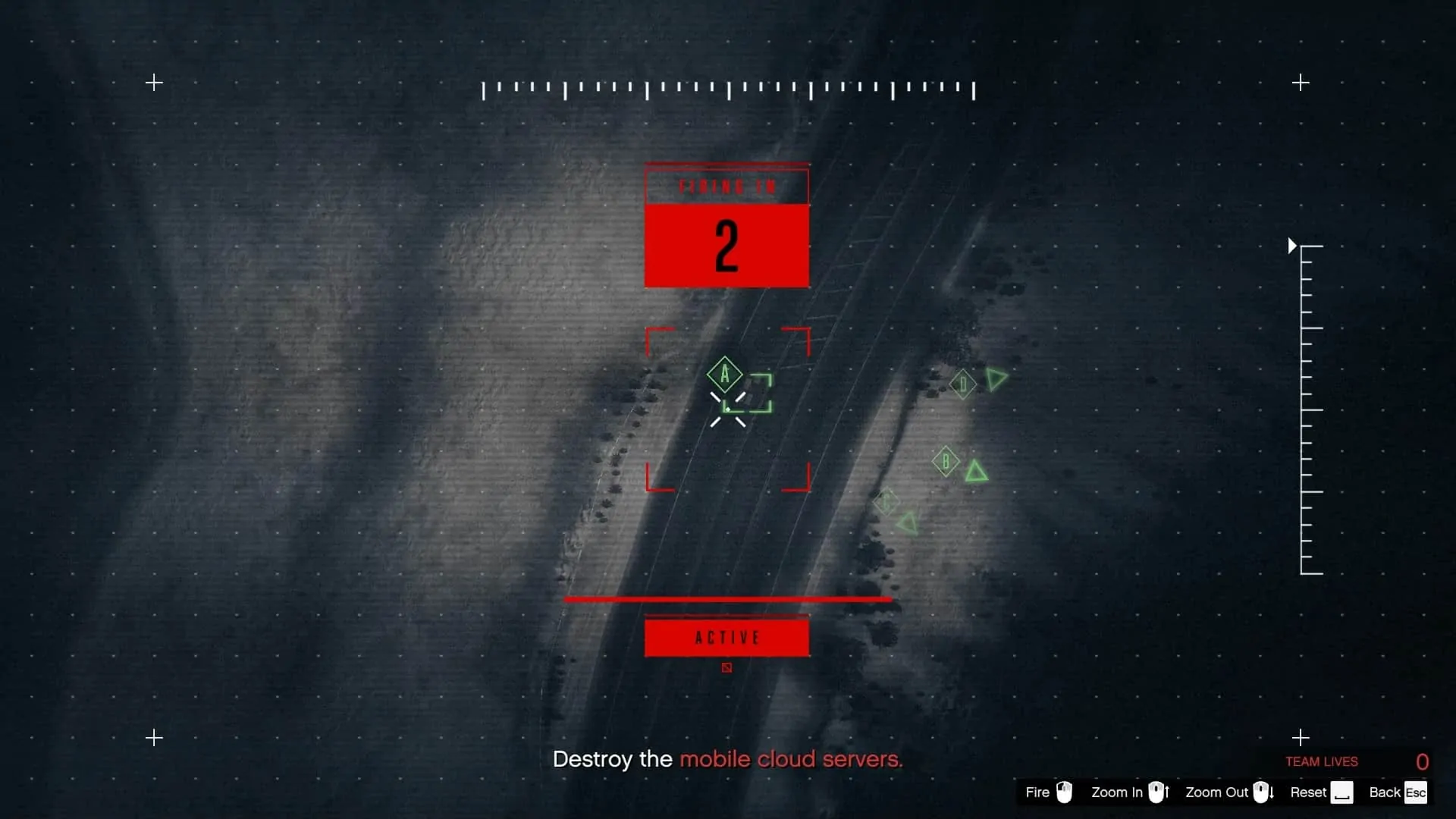Click the zoom level arrow indicator
The height and width of the screenshot is (819, 1456).
click(x=1291, y=245)
